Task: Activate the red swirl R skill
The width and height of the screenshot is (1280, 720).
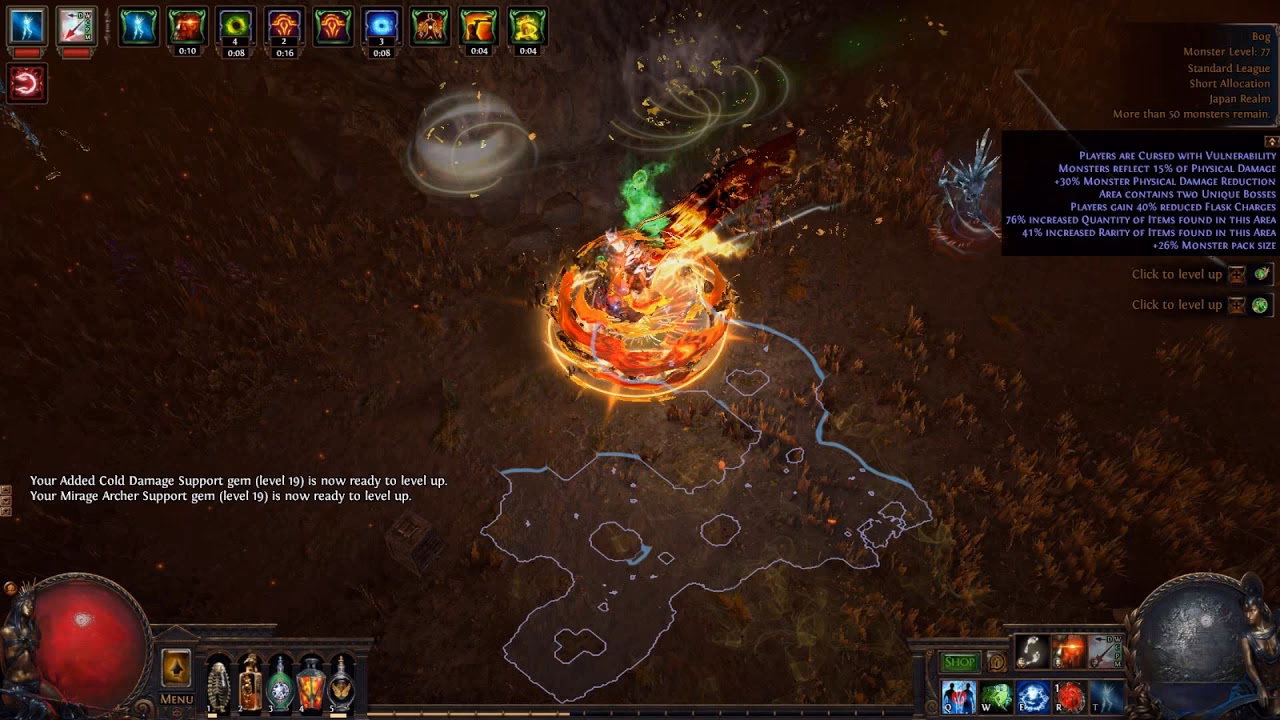Action: coord(1070,696)
